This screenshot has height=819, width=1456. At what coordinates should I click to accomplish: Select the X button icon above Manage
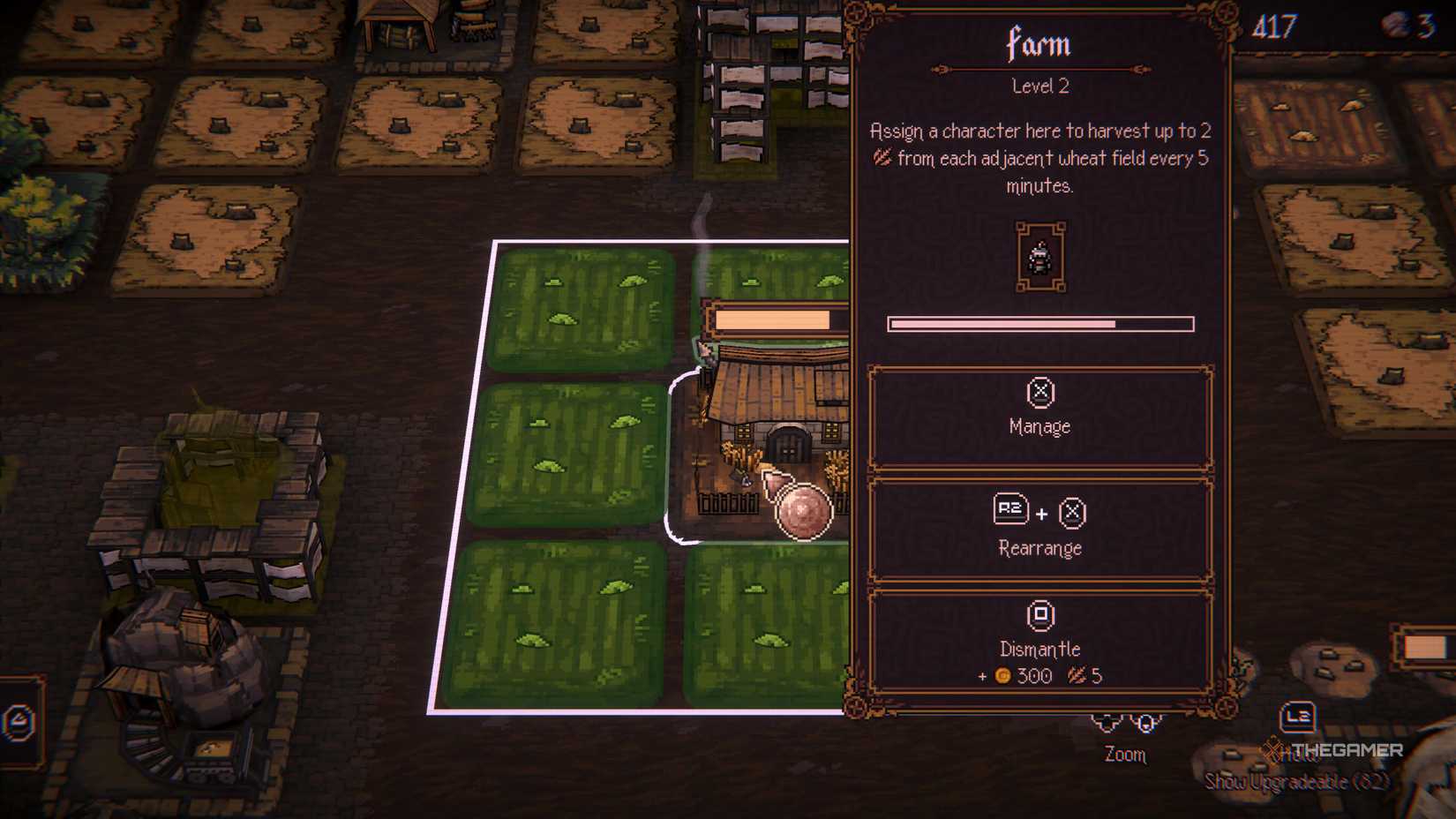click(1039, 394)
